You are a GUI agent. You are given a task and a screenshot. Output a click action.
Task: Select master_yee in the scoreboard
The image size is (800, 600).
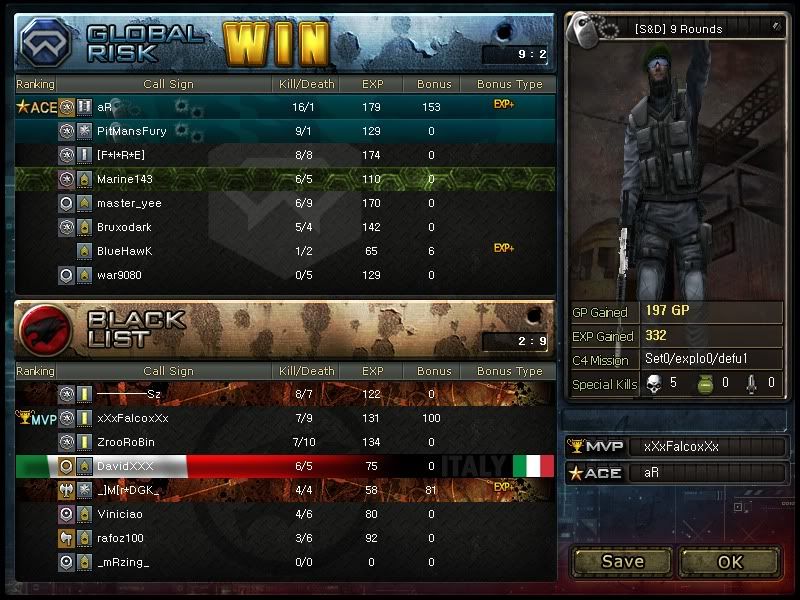click(129, 203)
